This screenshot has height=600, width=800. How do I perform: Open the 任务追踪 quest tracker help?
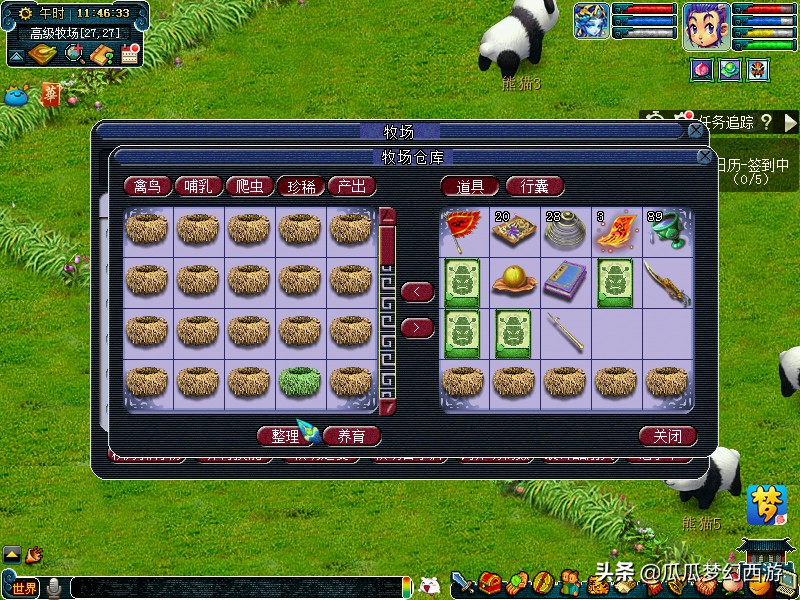click(766, 122)
